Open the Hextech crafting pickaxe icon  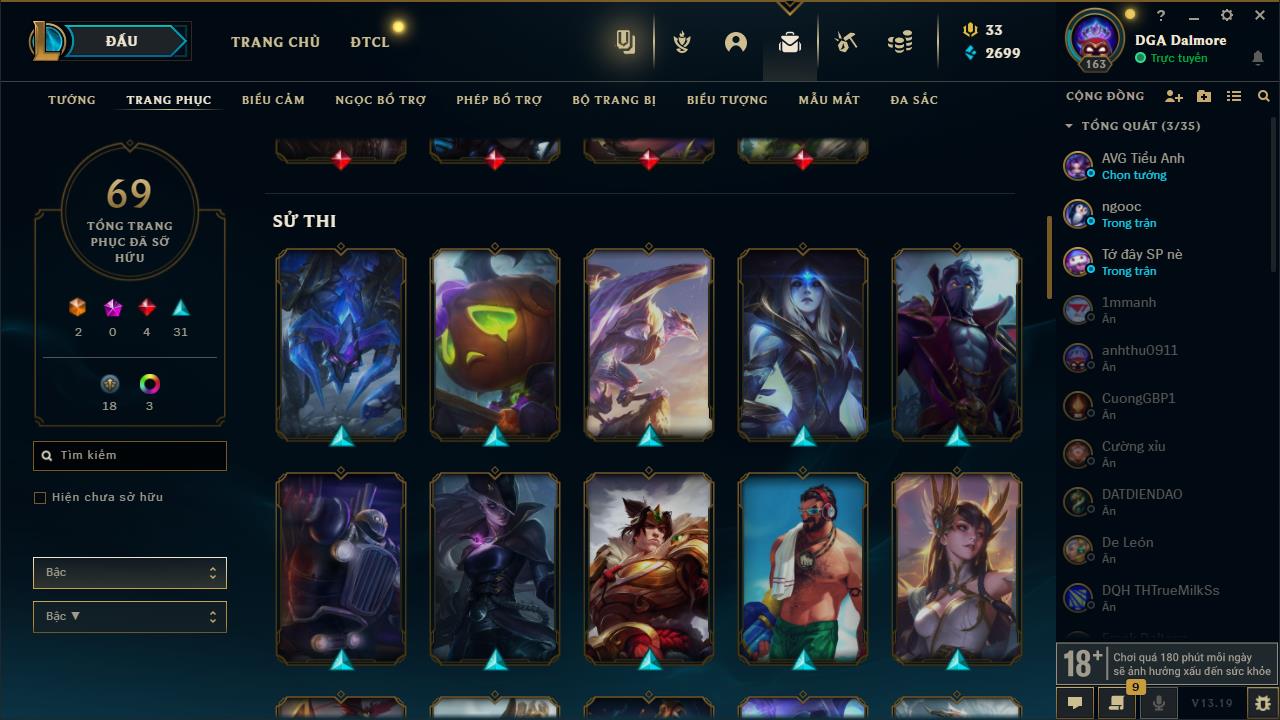845,42
